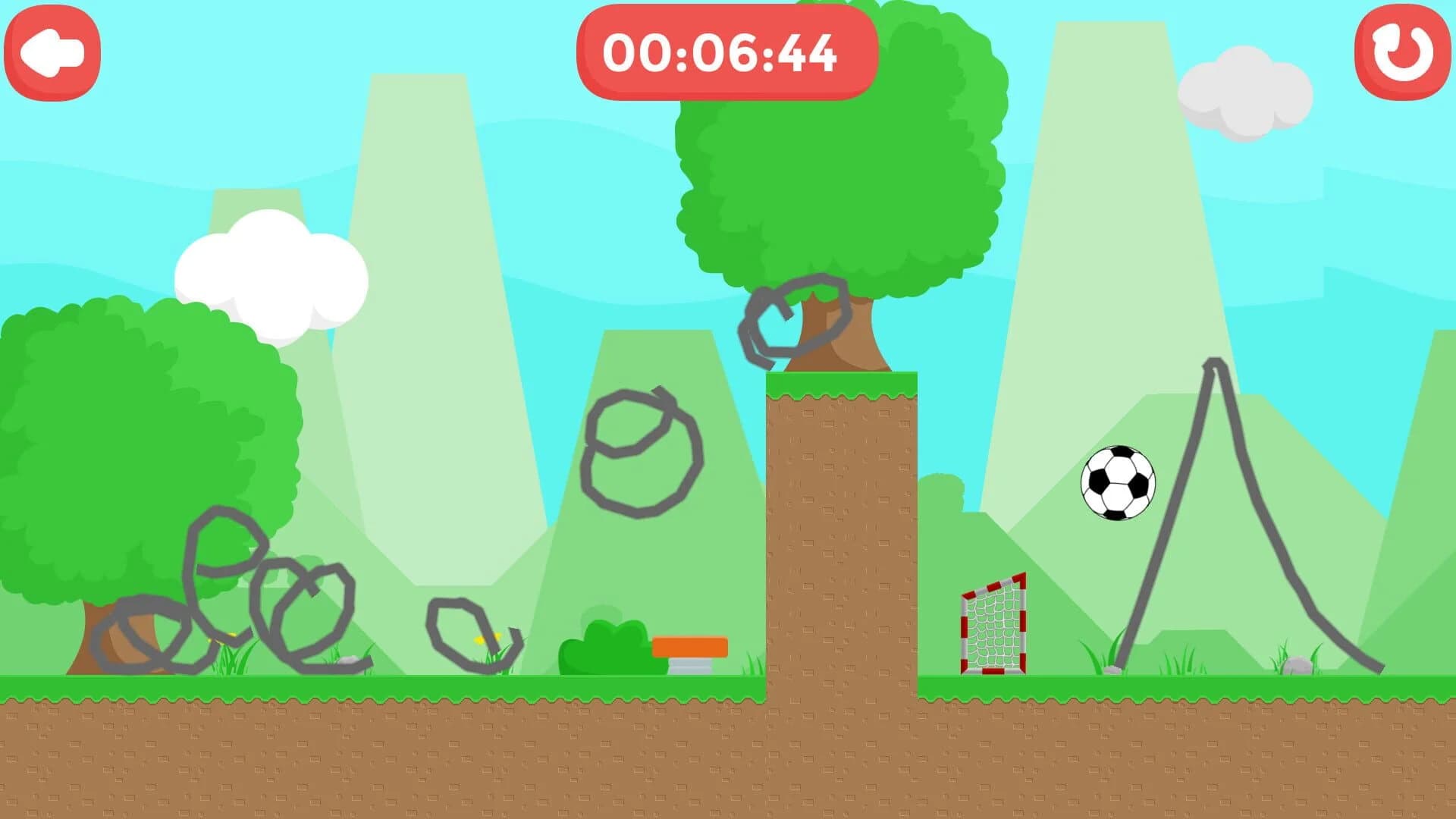Click the back arrow icon

coord(52,52)
